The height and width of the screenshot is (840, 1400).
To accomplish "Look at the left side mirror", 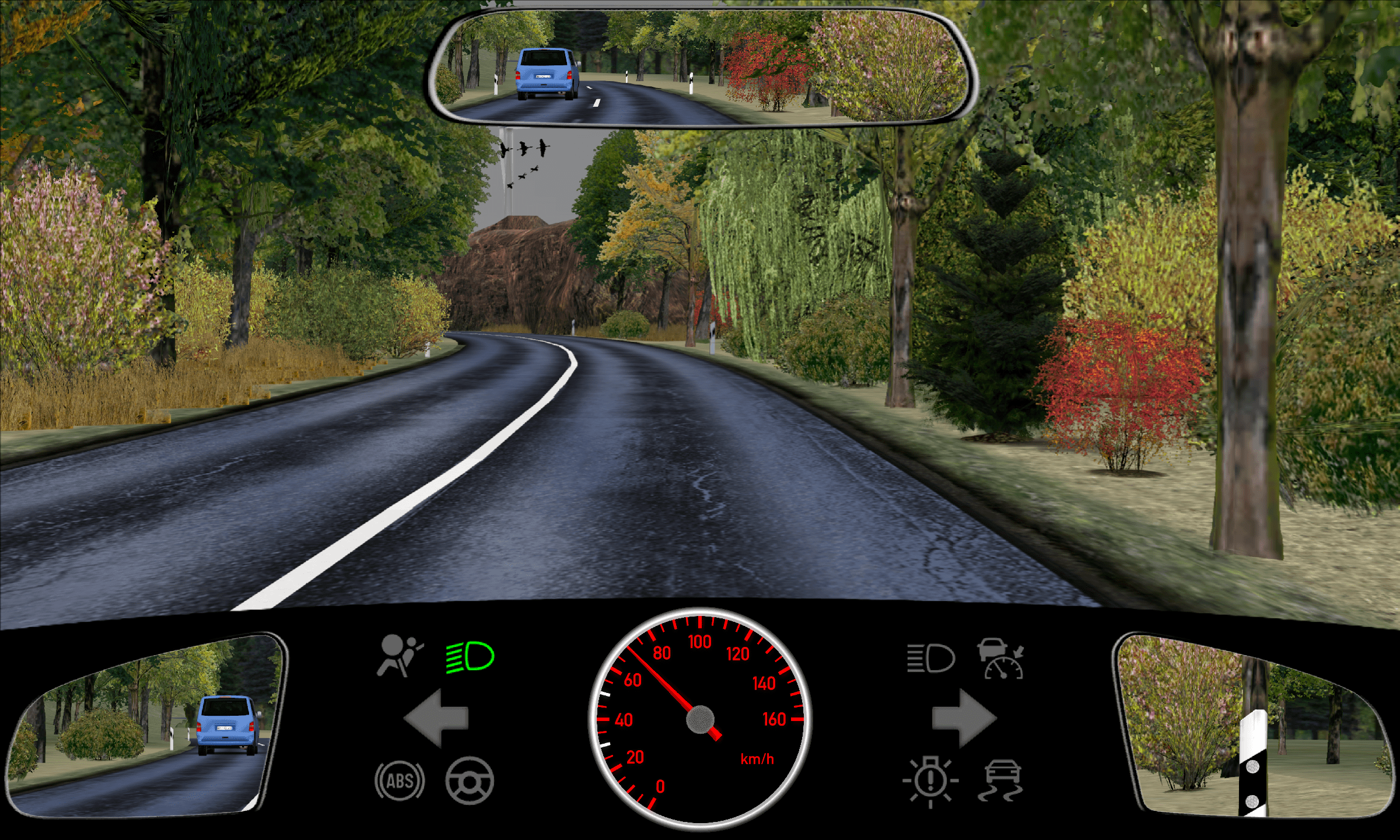I will click(x=146, y=726).
